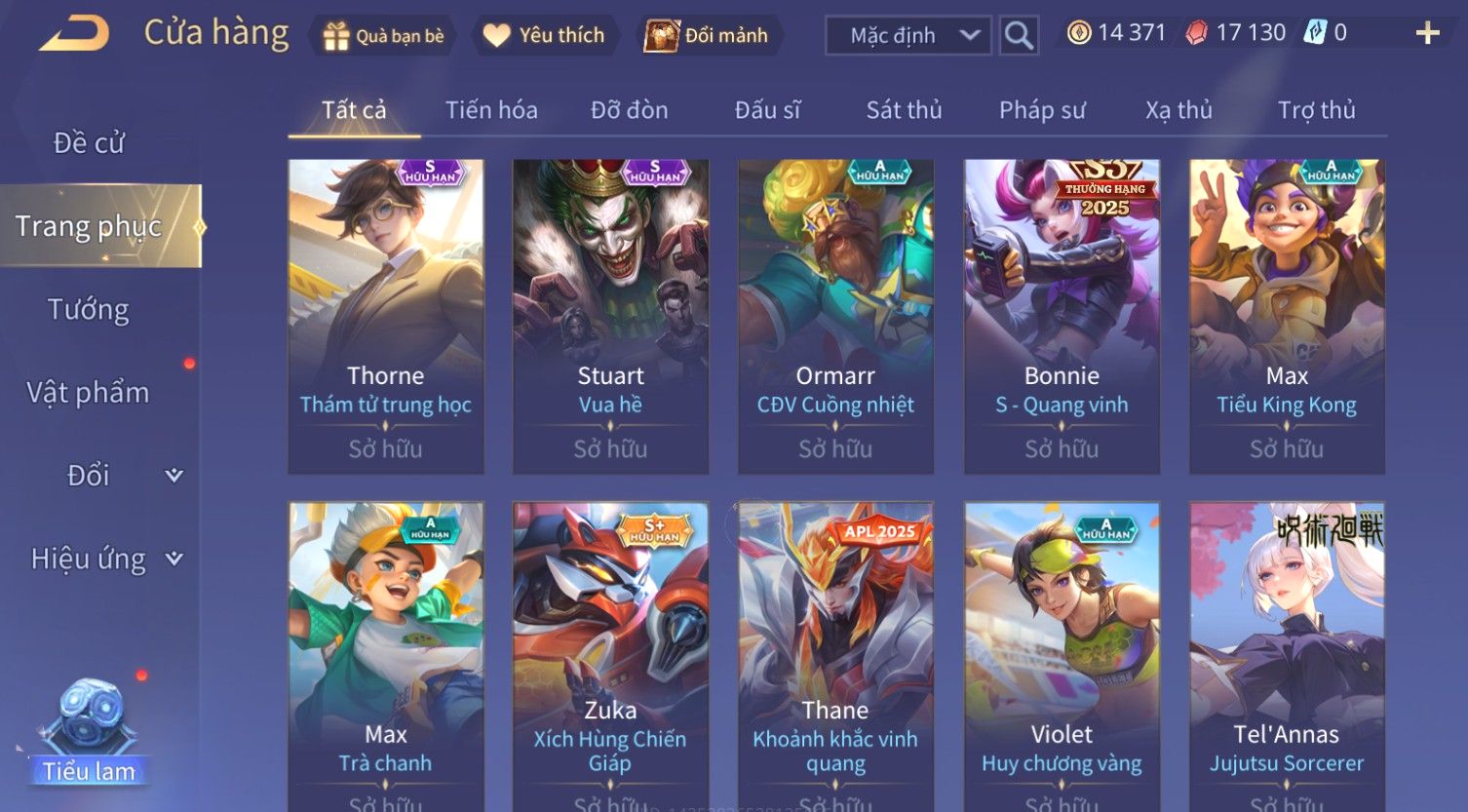Open the Đề cử shop section
This screenshot has width=1468, height=812.
click(89, 143)
